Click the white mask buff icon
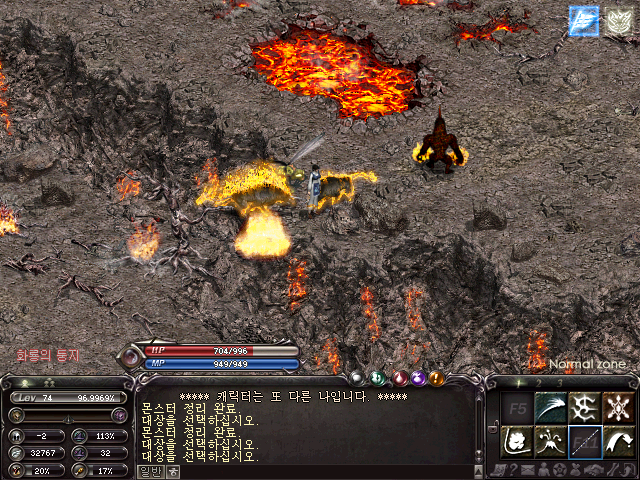This screenshot has width=640, height=480. point(618,21)
